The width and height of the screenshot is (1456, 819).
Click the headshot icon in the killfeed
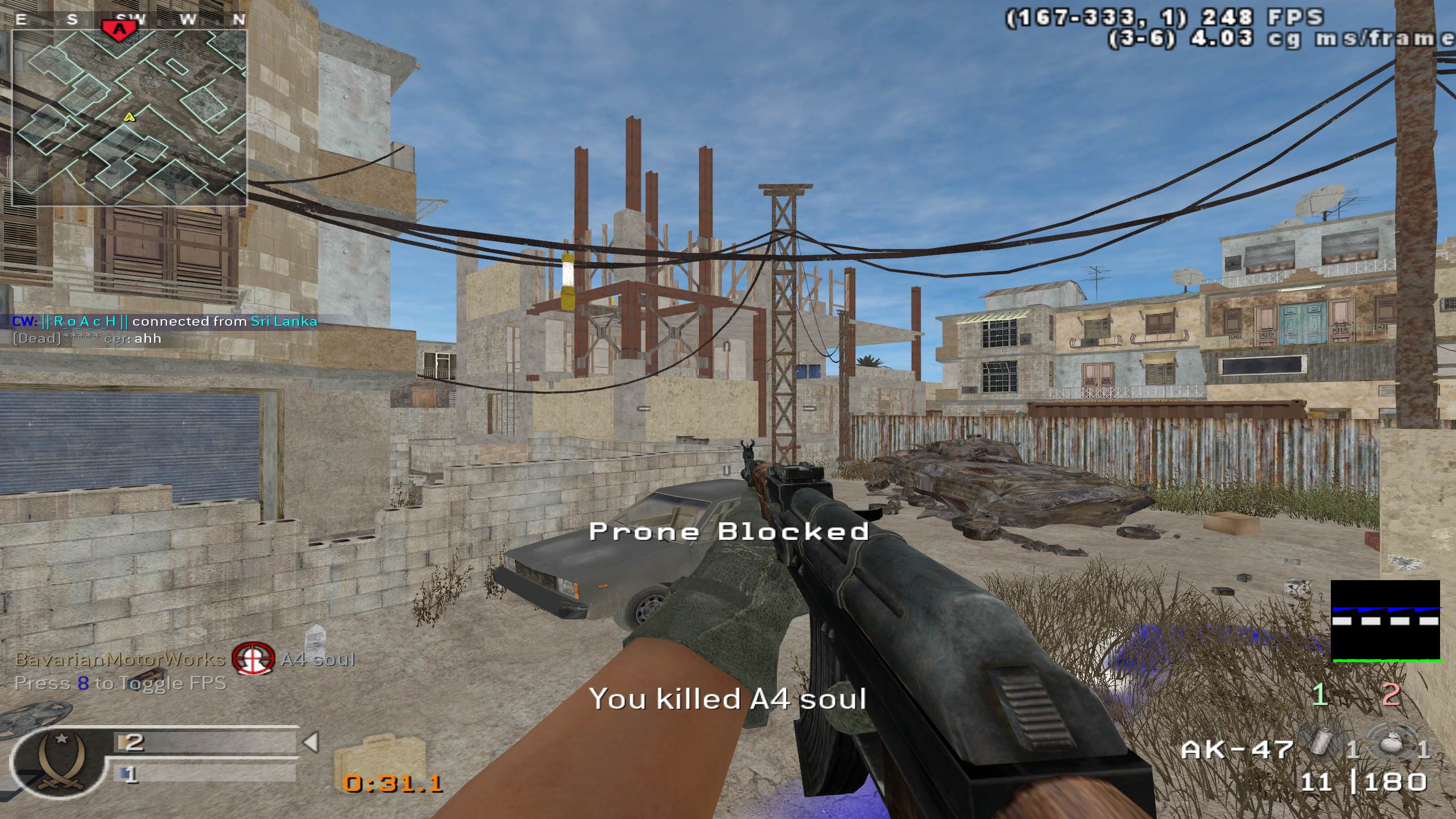pos(254,659)
